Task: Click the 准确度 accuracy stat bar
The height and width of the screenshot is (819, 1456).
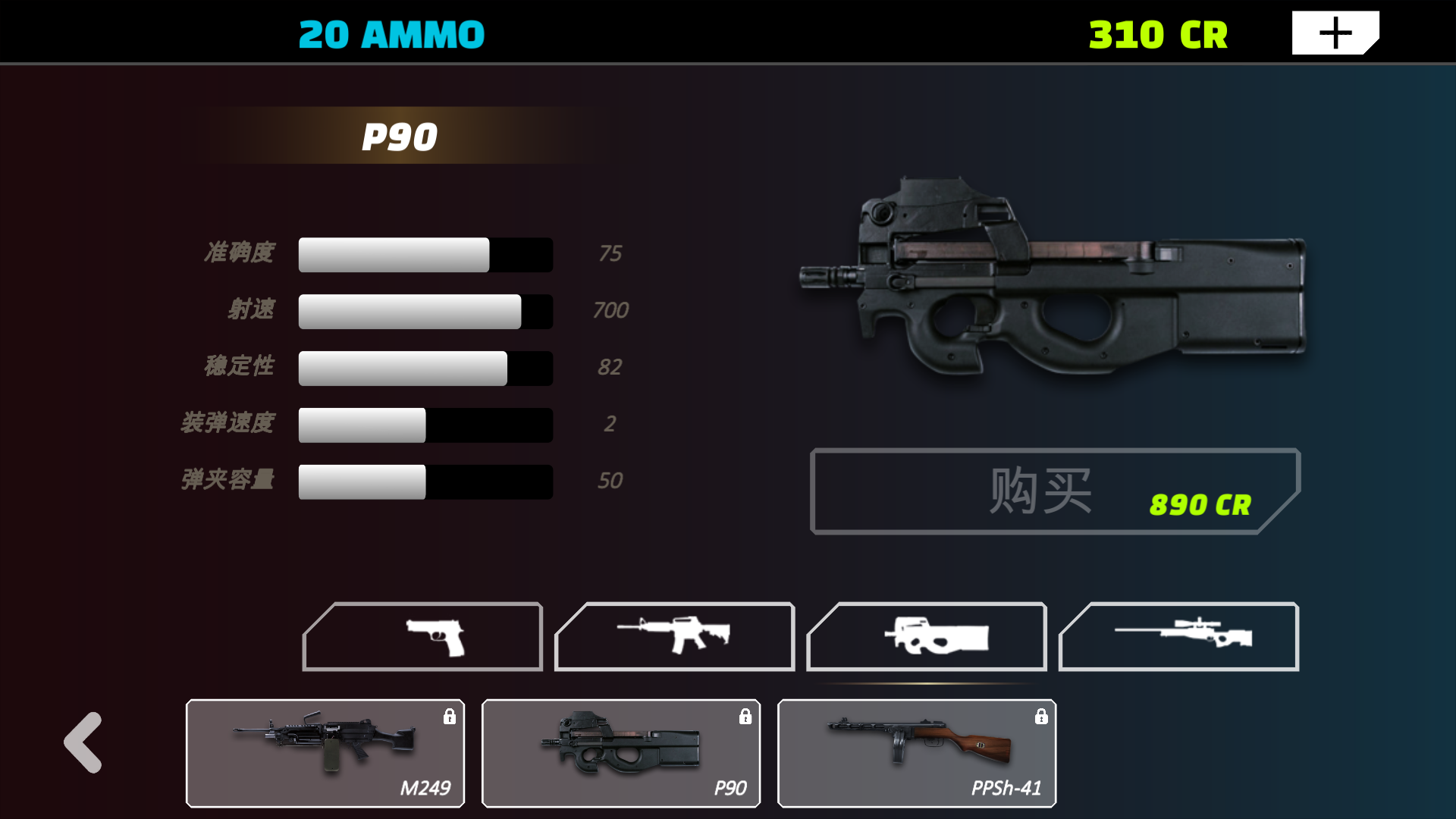Action: pos(425,254)
